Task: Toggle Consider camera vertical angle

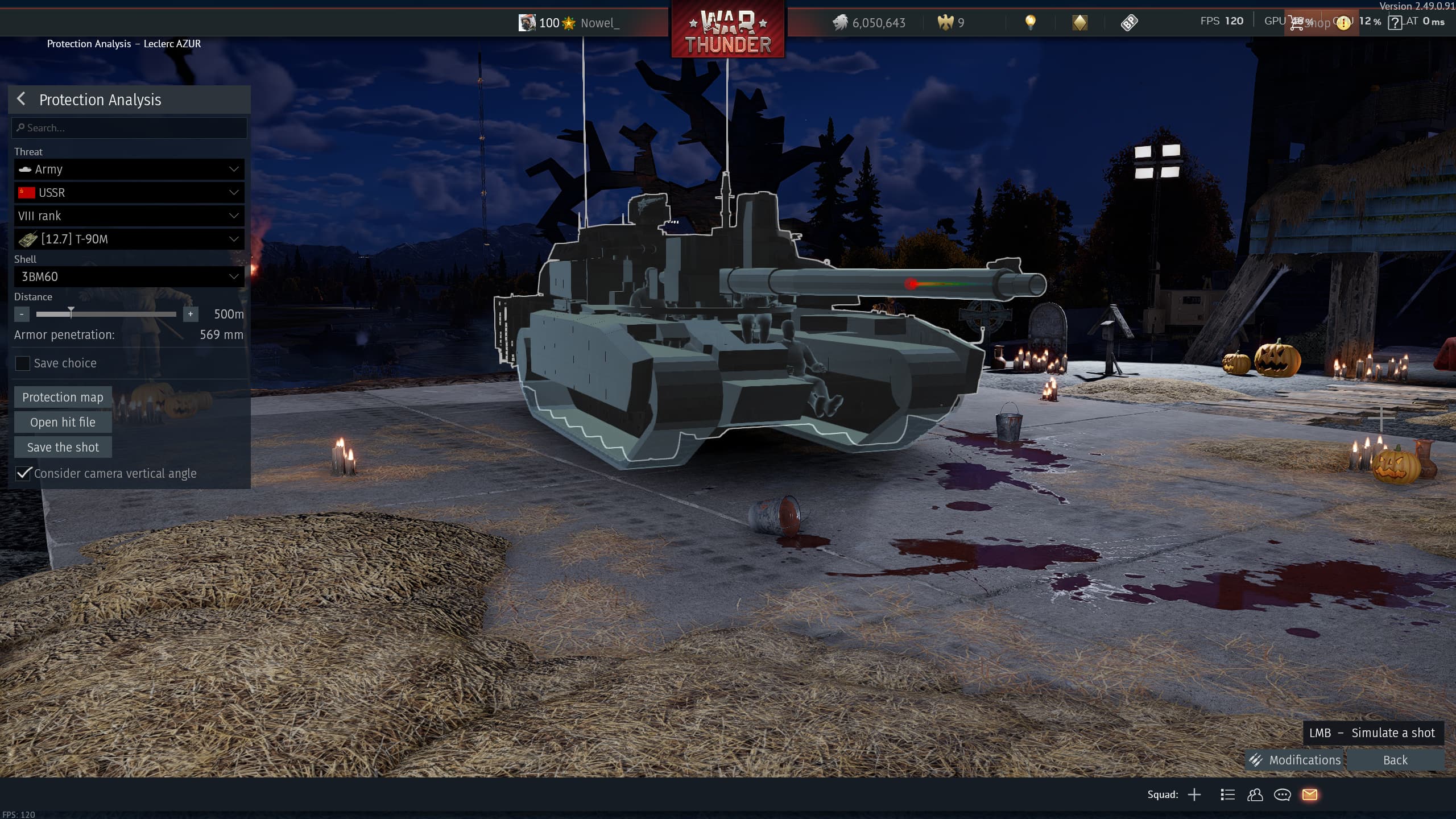Action: [x=23, y=473]
